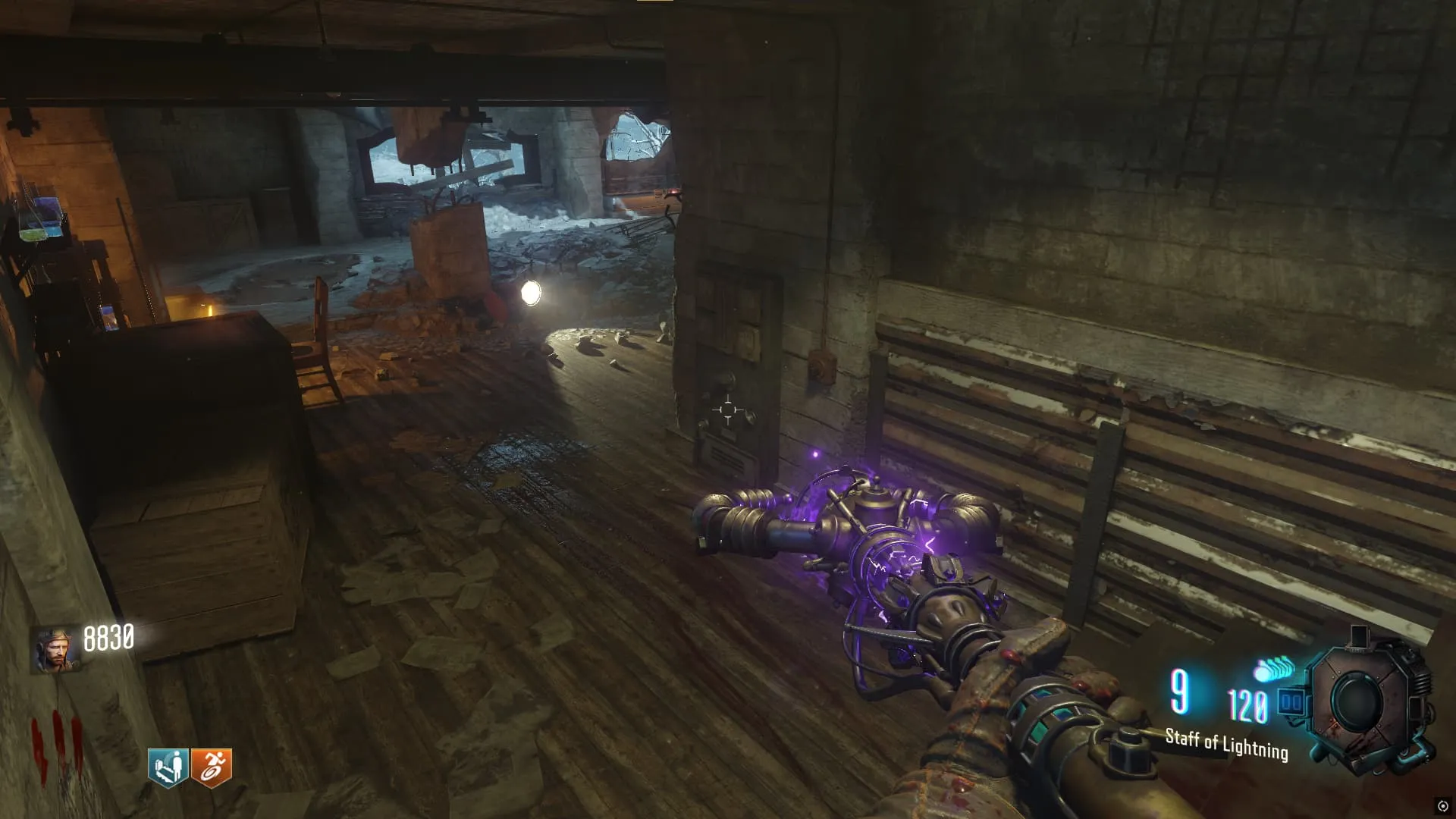Select the orange Stamin-Up perk icon
The width and height of the screenshot is (1456, 819).
[211, 767]
